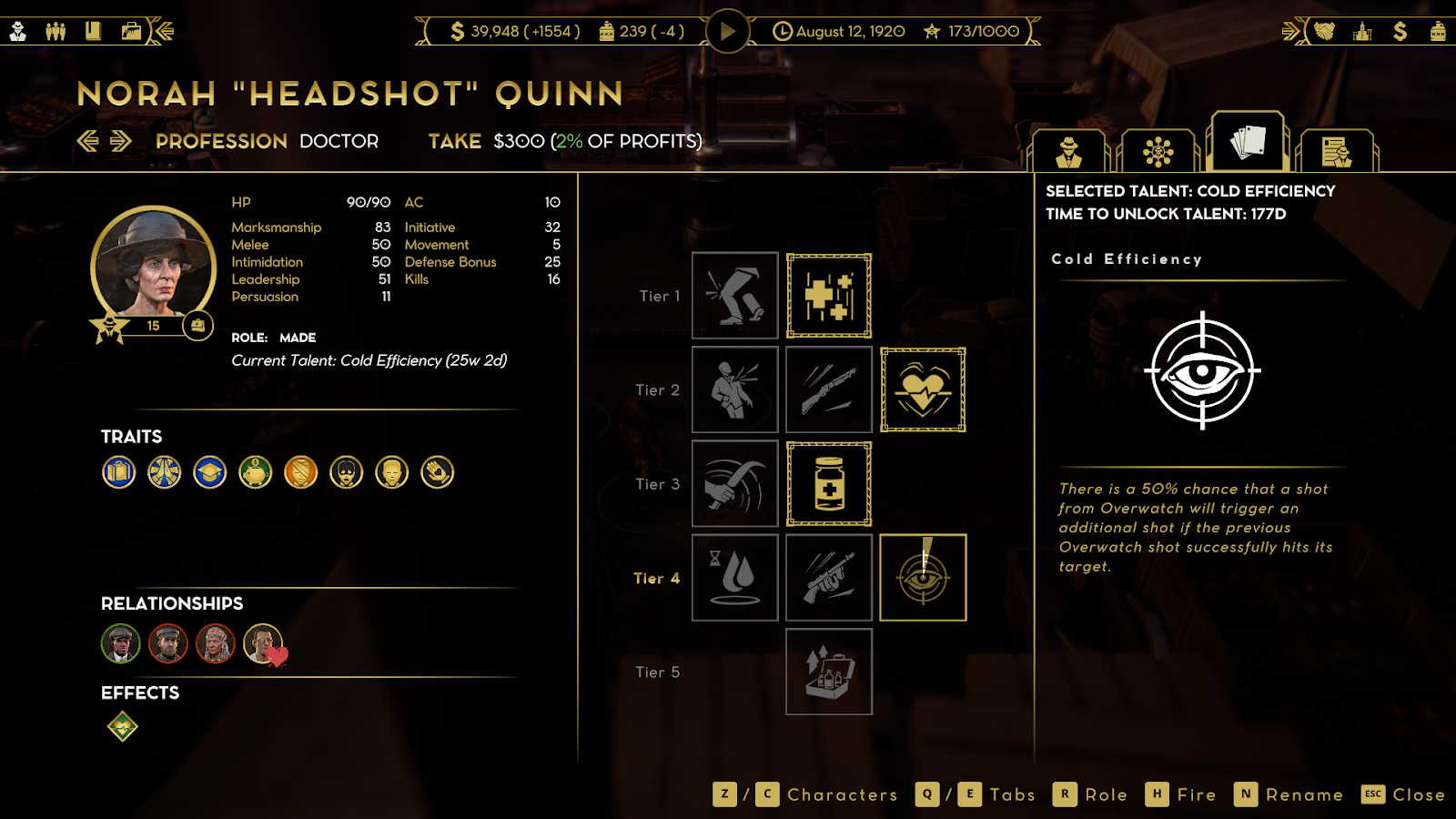Switch to the relationship network tab
The image size is (1456, 819).
(1158, 151)
